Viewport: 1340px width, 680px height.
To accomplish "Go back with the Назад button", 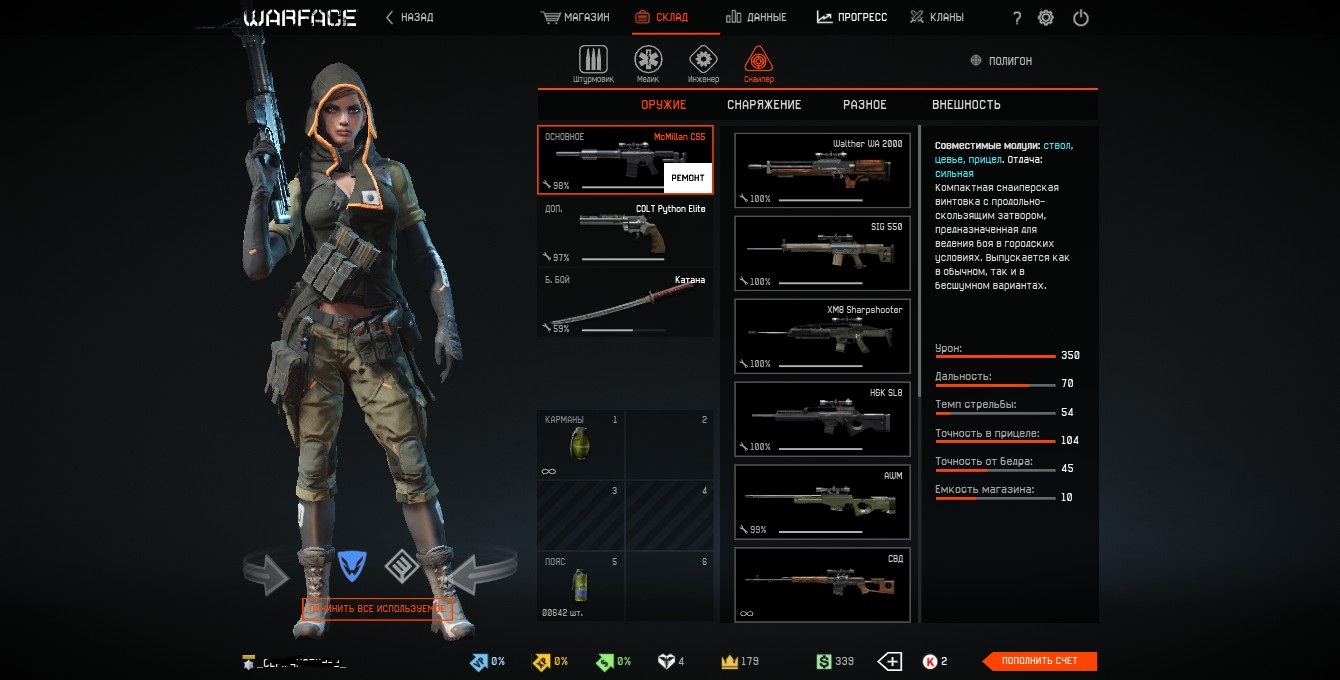I will click(410, 17).
